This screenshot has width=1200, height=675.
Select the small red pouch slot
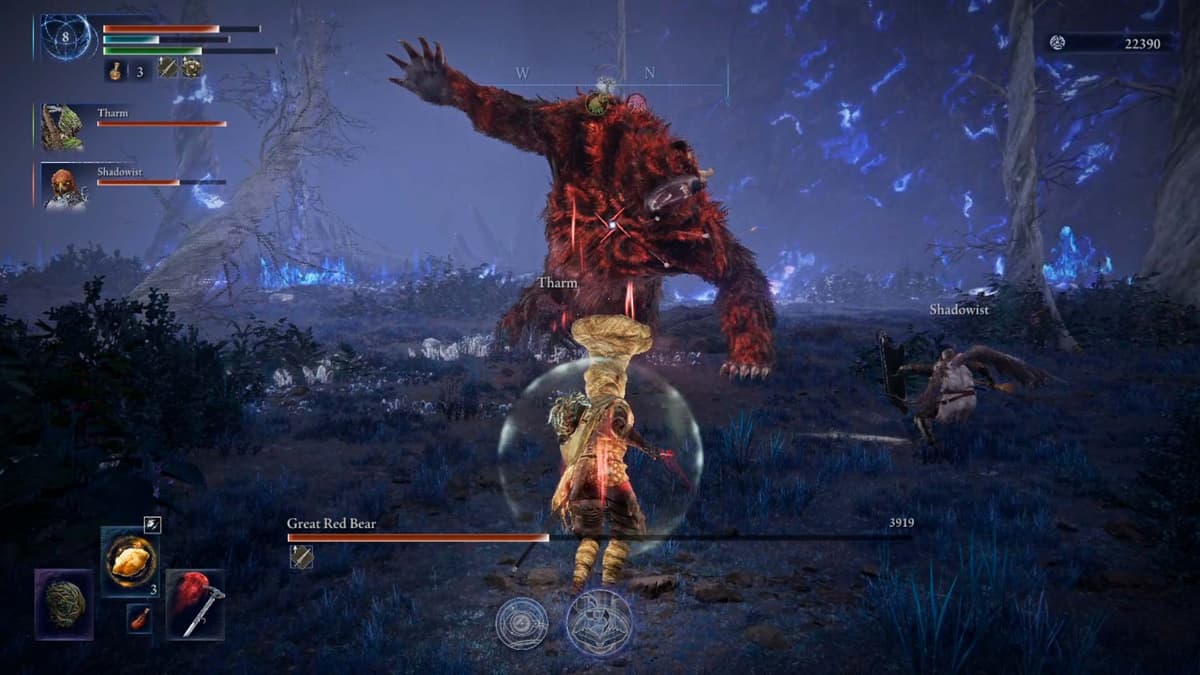141,617
